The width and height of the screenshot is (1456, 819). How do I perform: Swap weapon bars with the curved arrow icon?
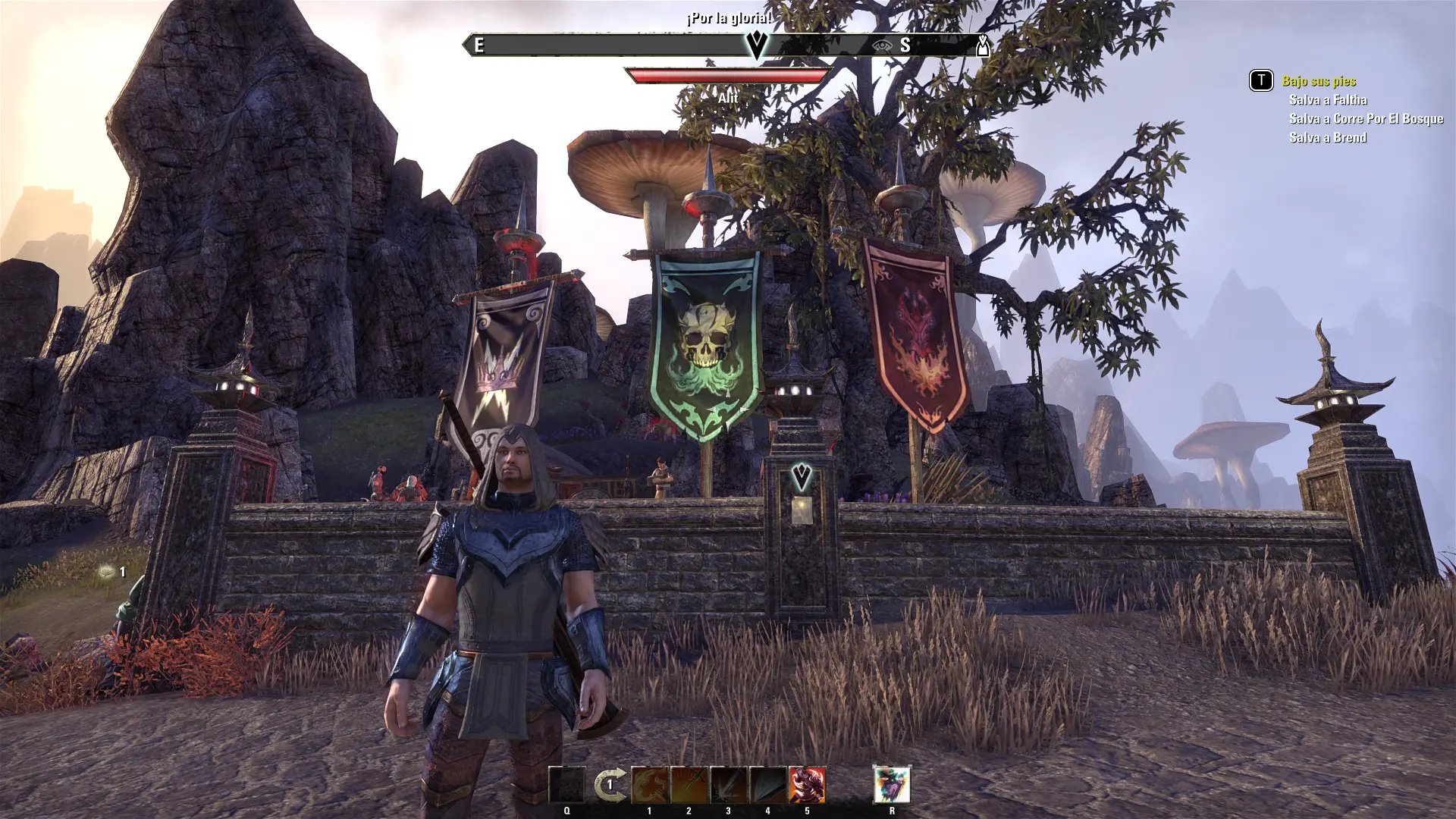610,785
